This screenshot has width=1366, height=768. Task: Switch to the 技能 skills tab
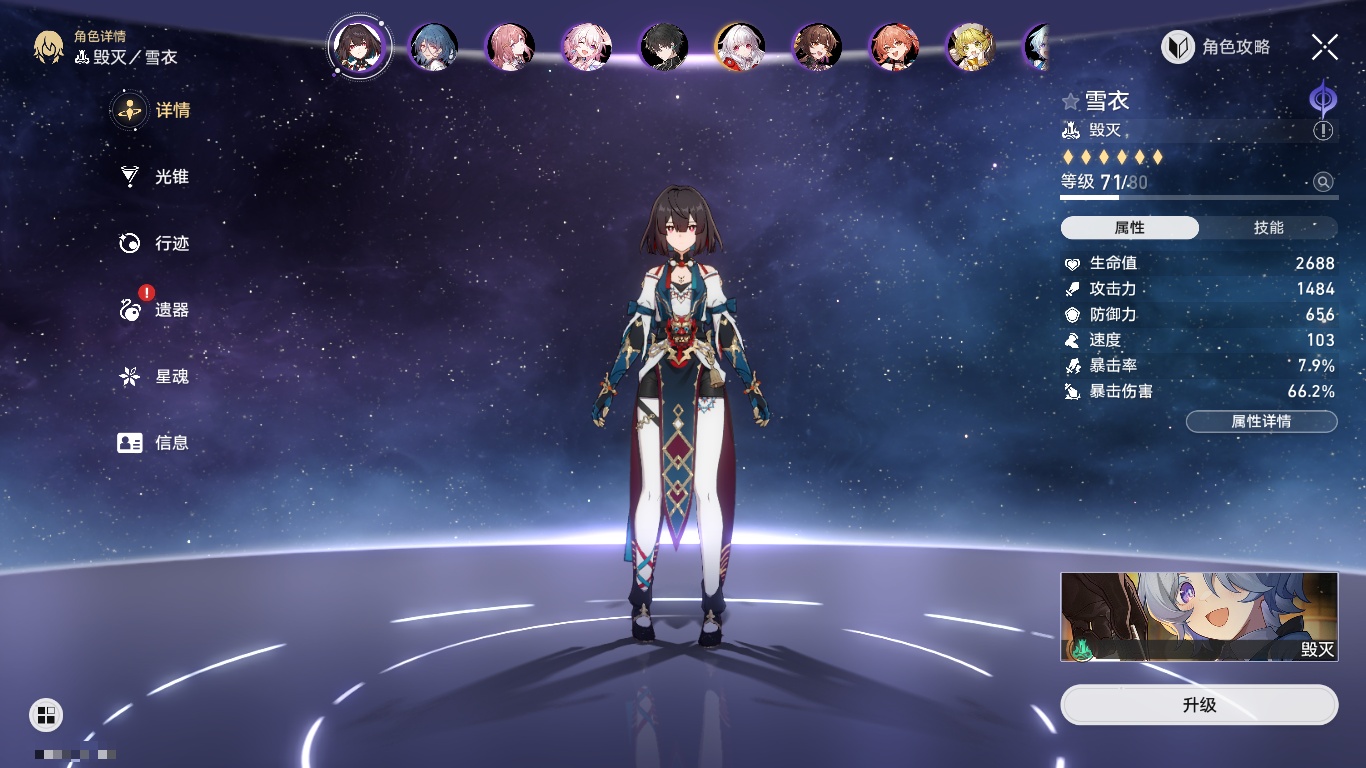[x=1268, y=228]
